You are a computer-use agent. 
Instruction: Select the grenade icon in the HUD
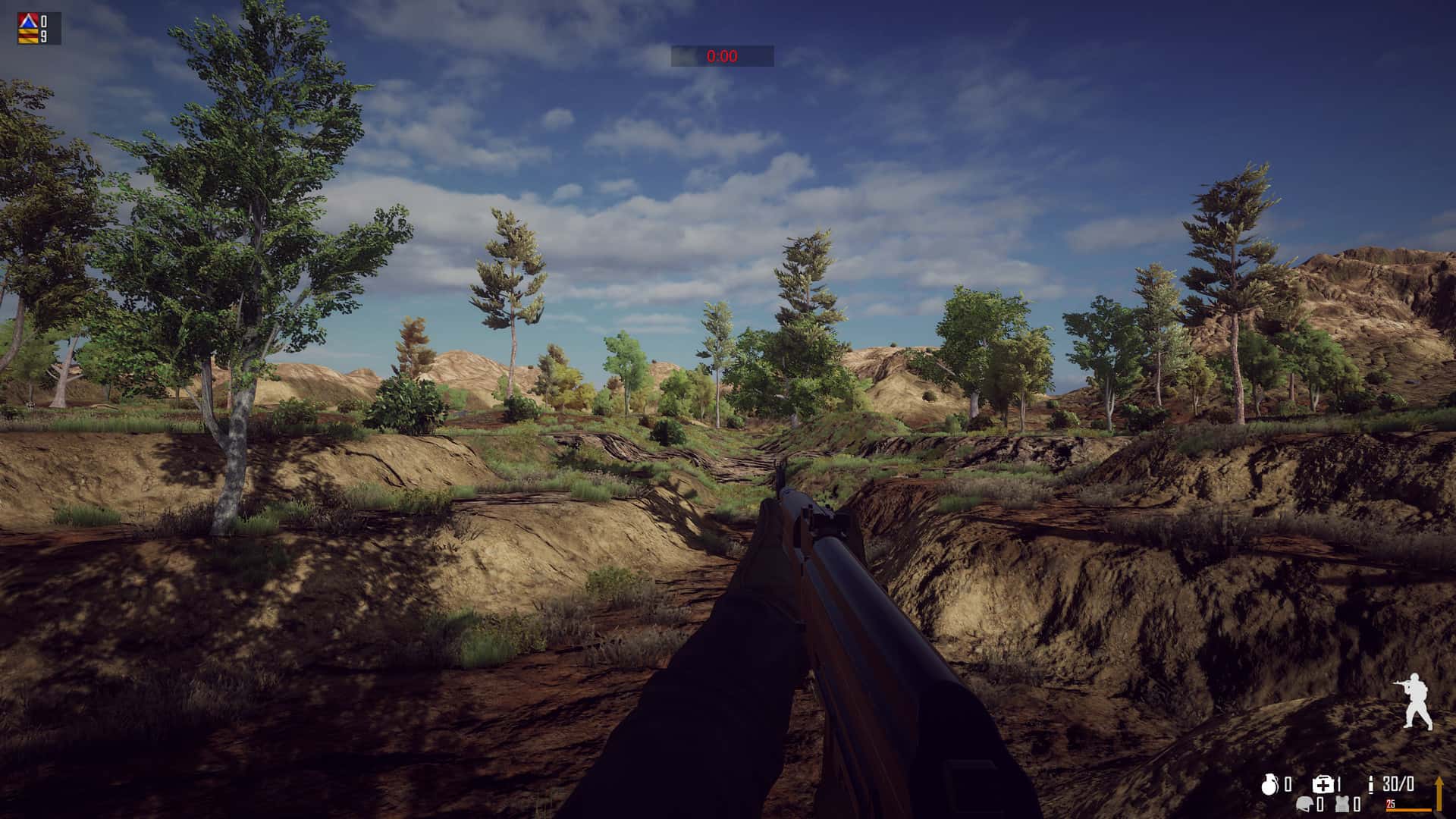(x=1270, y=783)
